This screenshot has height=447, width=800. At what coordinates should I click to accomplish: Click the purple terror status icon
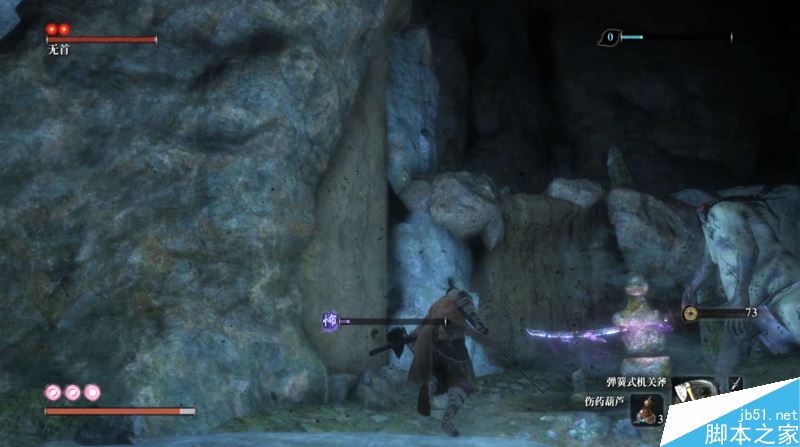point(329,321)
